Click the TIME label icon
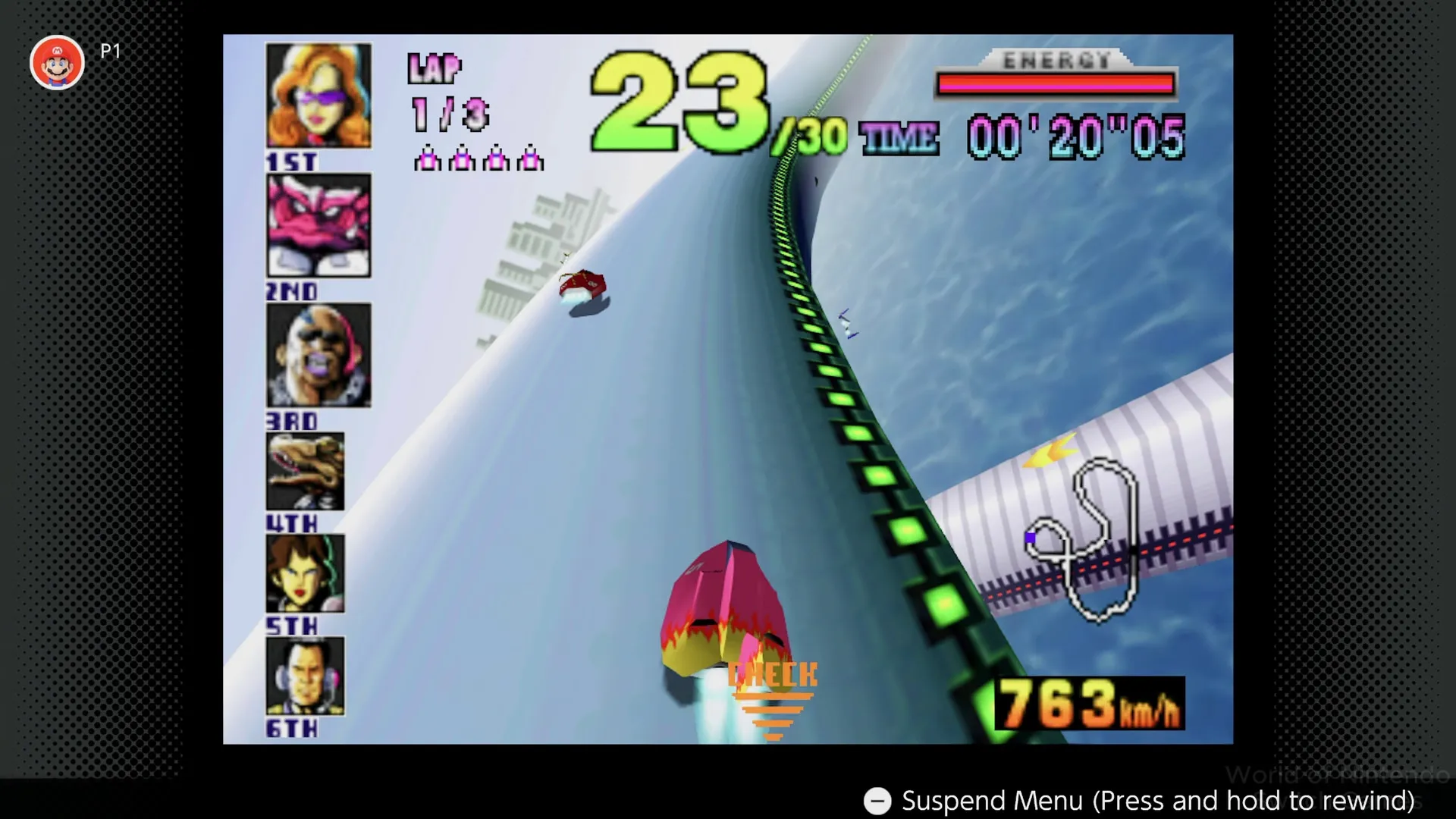This screenshot has width=1456, height=819. pyautogui.click(x=899, y=136)
